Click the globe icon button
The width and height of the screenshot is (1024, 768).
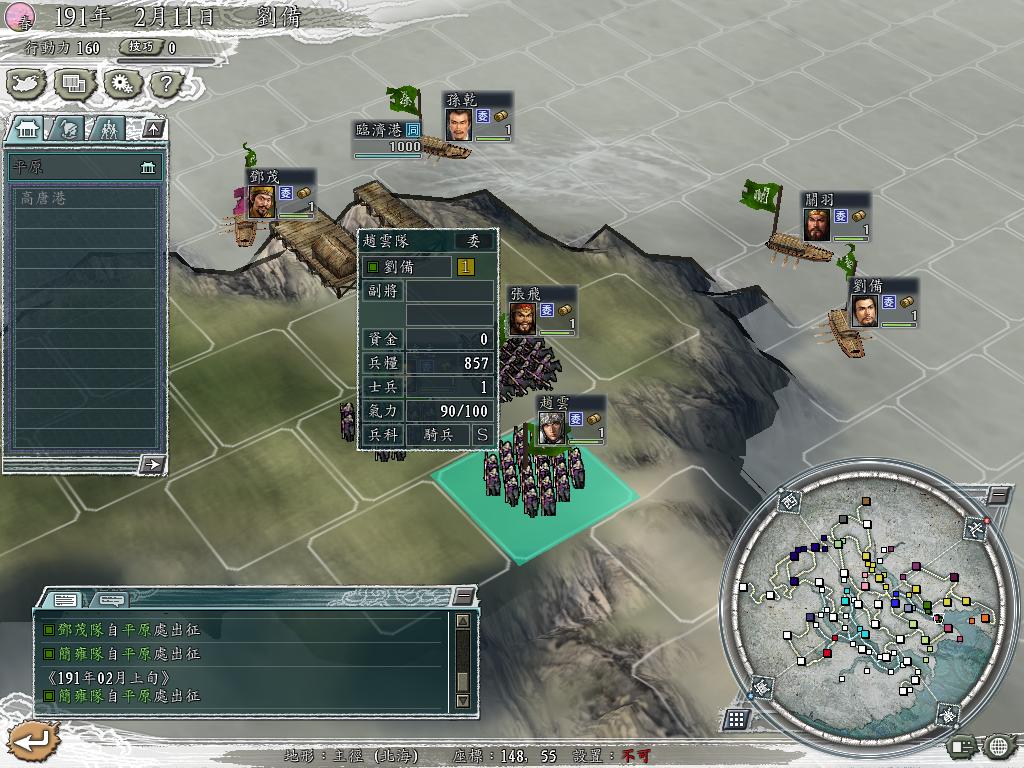click(x=997, y=745)
